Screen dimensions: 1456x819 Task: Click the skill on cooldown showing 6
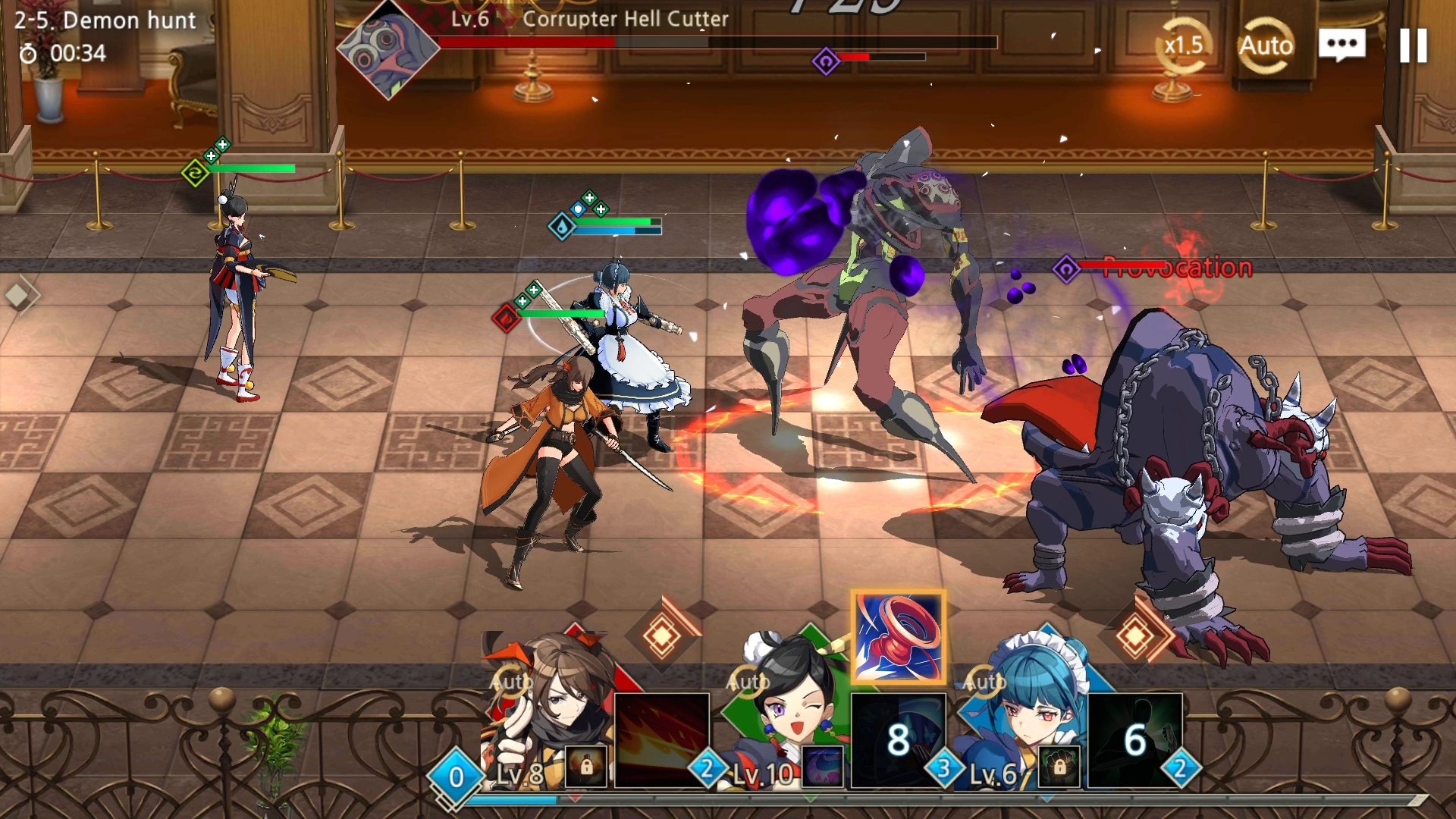[x=1134, y=739]
